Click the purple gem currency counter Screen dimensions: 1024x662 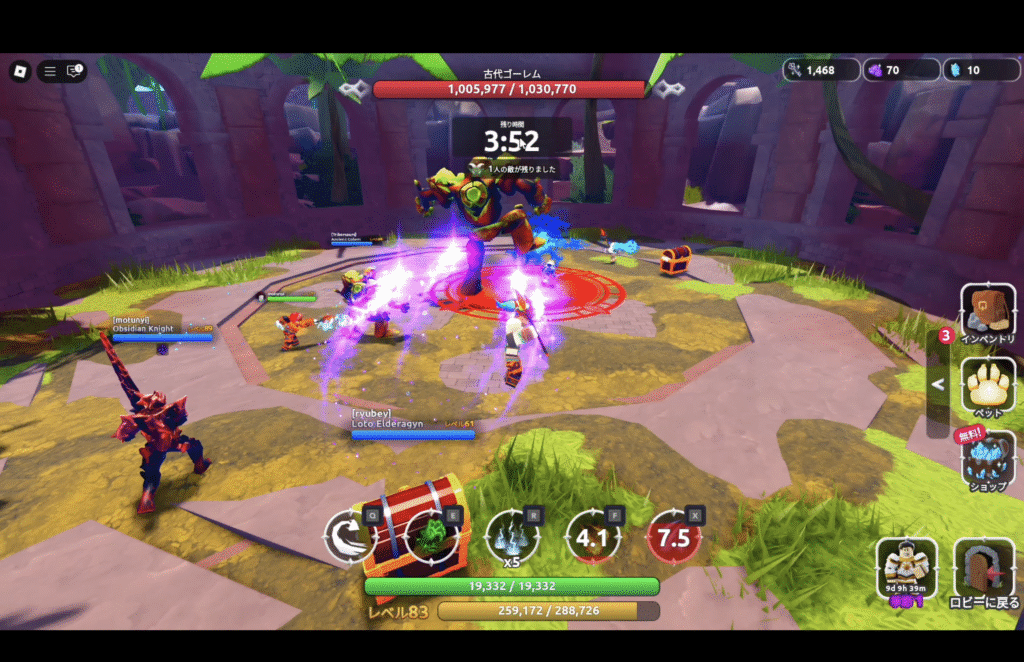[x=902, y=70]
